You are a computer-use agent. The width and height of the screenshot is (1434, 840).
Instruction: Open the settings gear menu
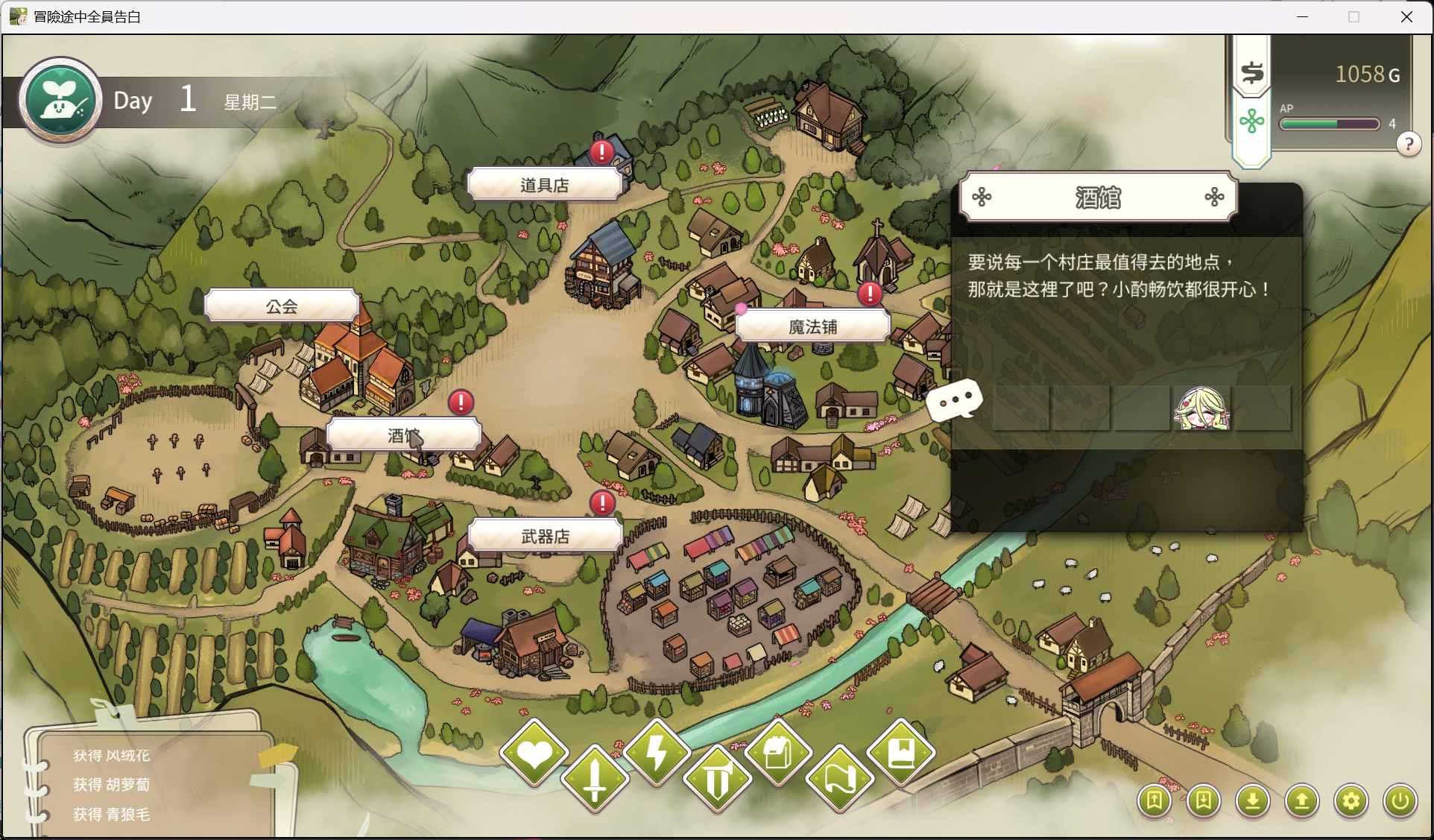(1351, 801)
